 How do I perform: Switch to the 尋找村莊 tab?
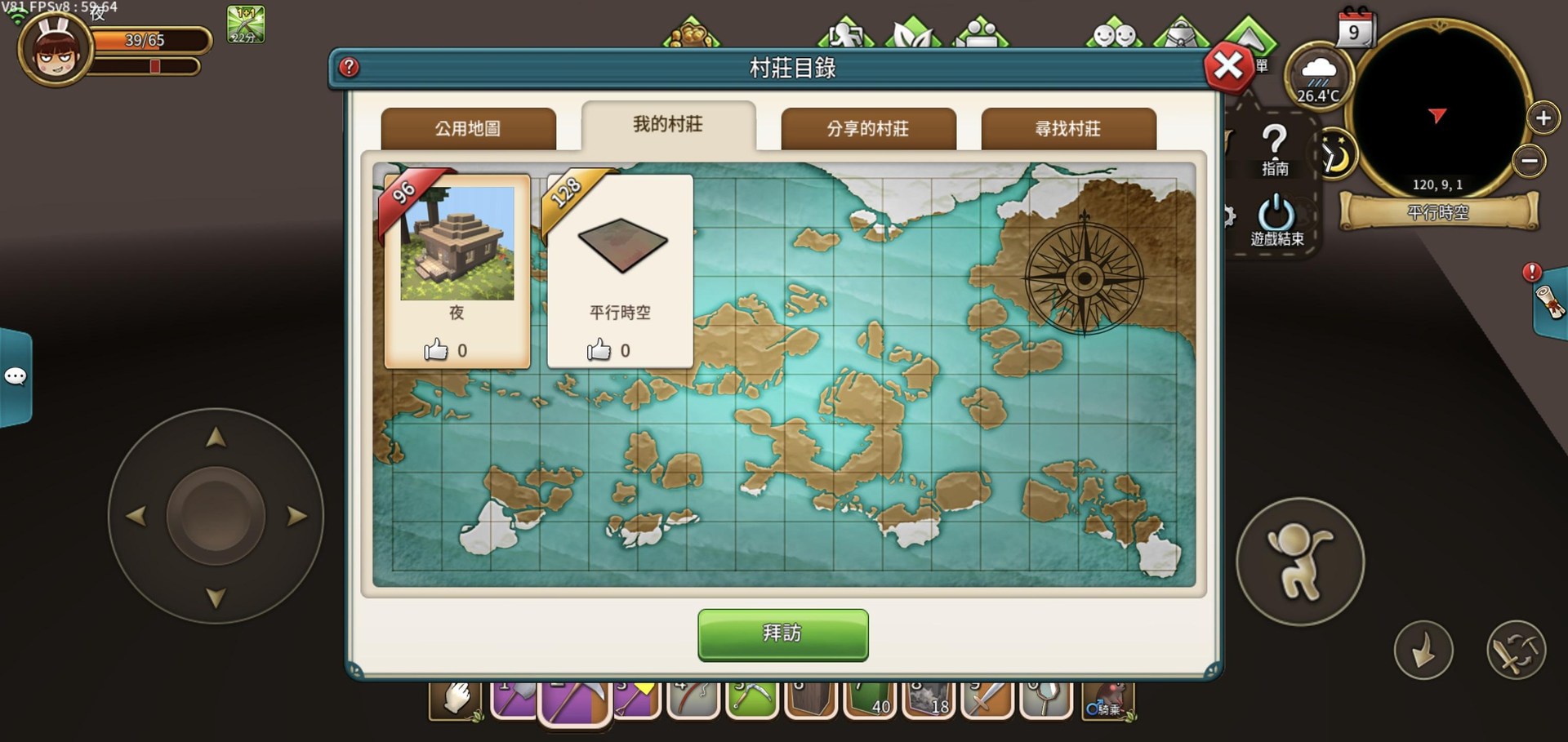[1068, 128]
